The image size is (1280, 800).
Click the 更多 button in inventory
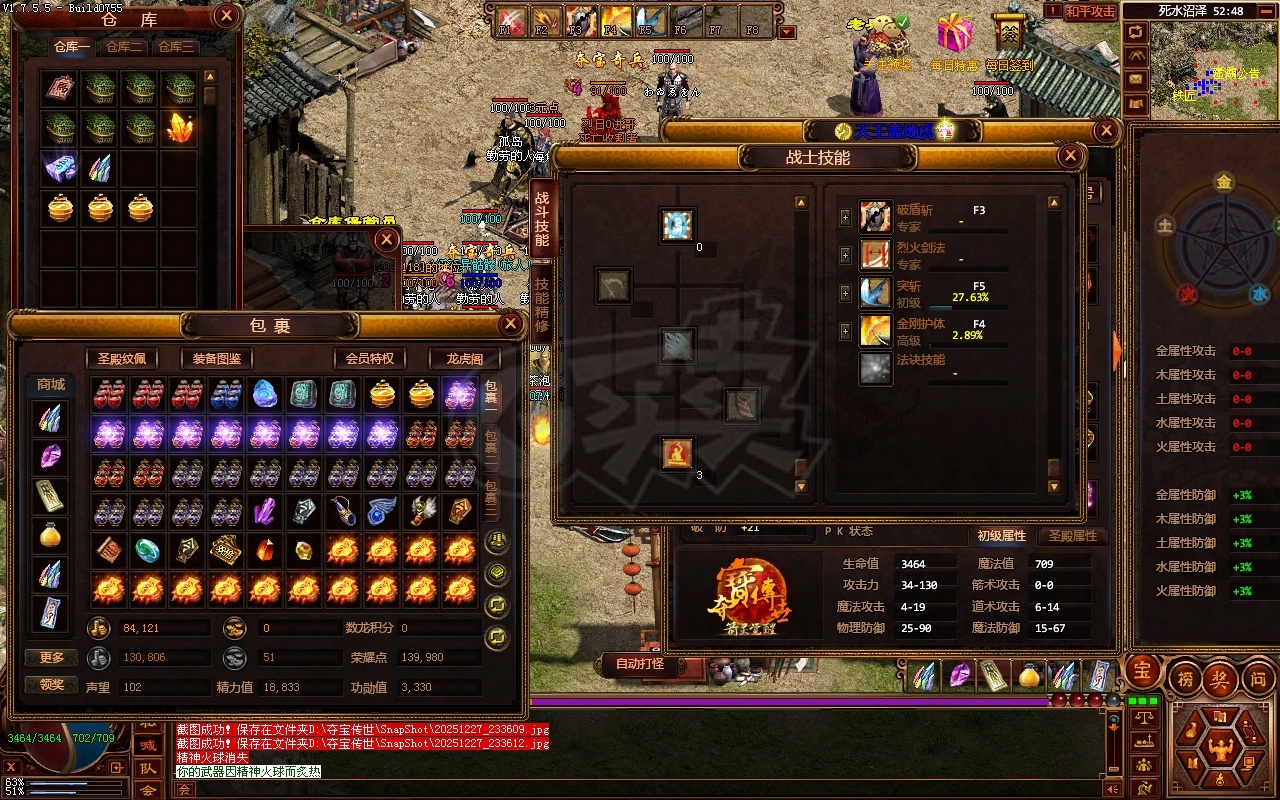(52, 657)
